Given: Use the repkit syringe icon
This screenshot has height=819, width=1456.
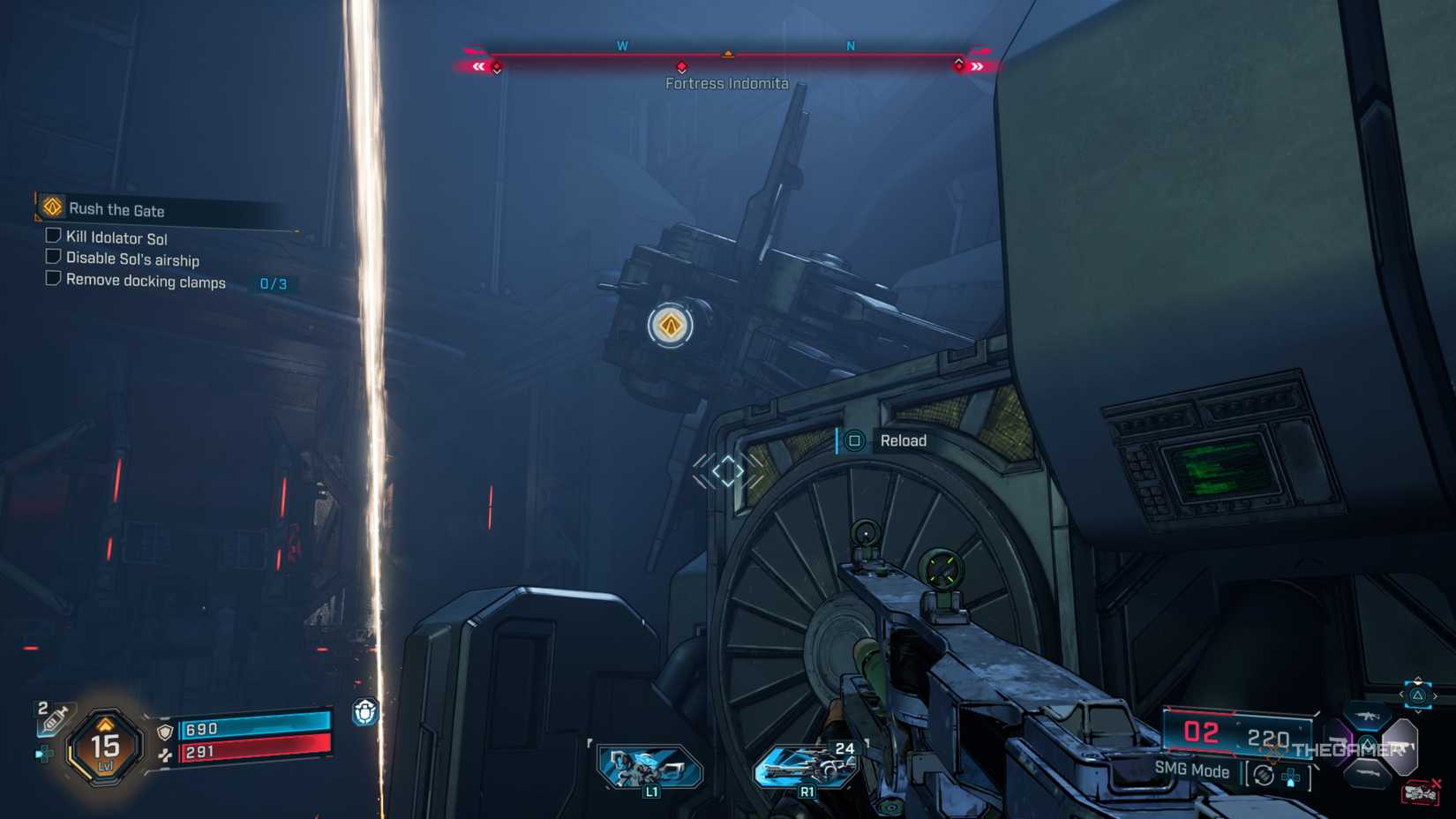Looking at the screenshot, I should point(53,718).
